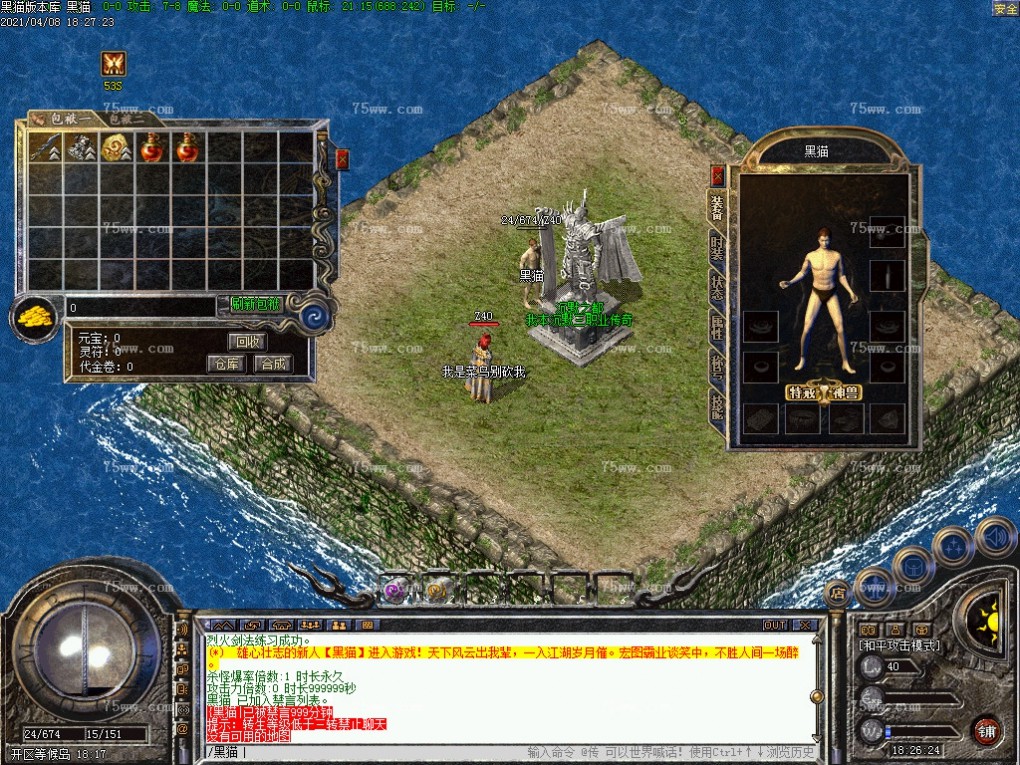The width and height of the screenshot is (1020, 765).
Task: Open the red 铺 shop button
Action: tap(987, 728)
